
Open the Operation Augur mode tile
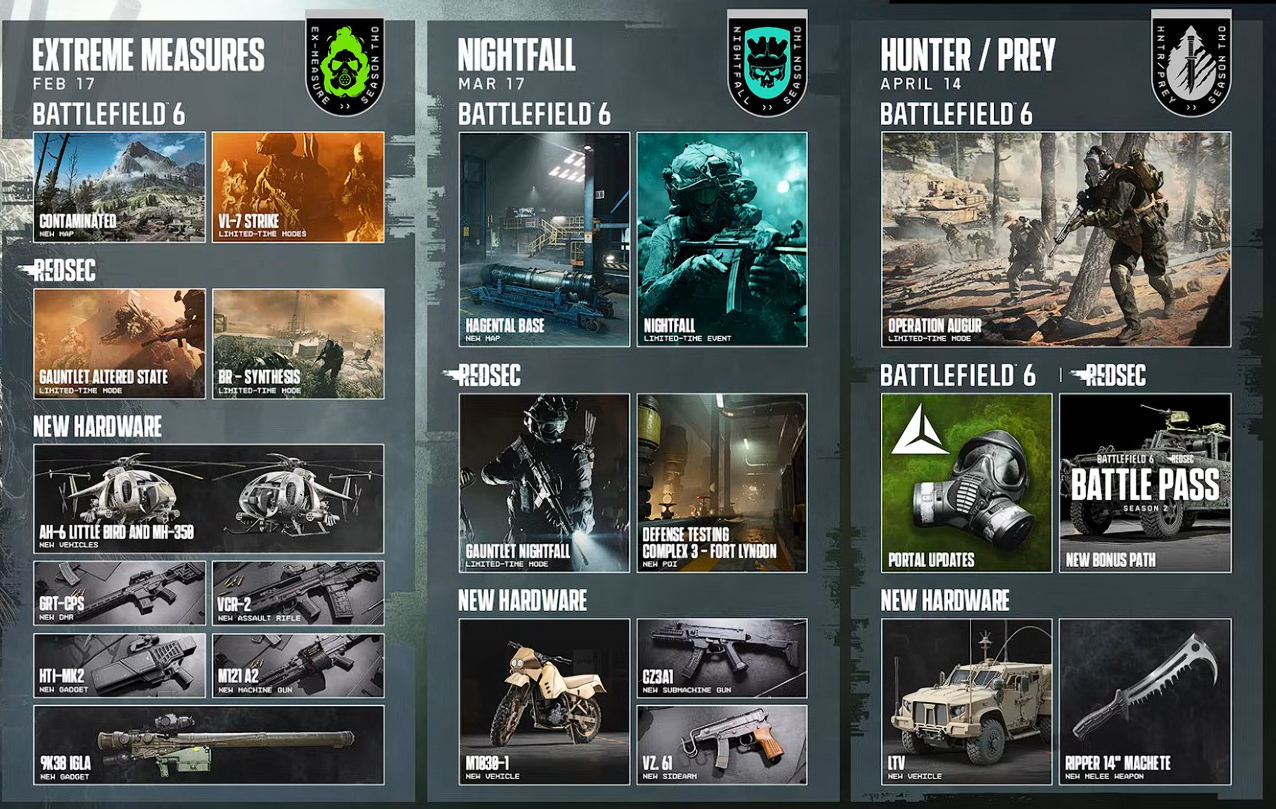pyautogui.click(x=1056, y=239)
